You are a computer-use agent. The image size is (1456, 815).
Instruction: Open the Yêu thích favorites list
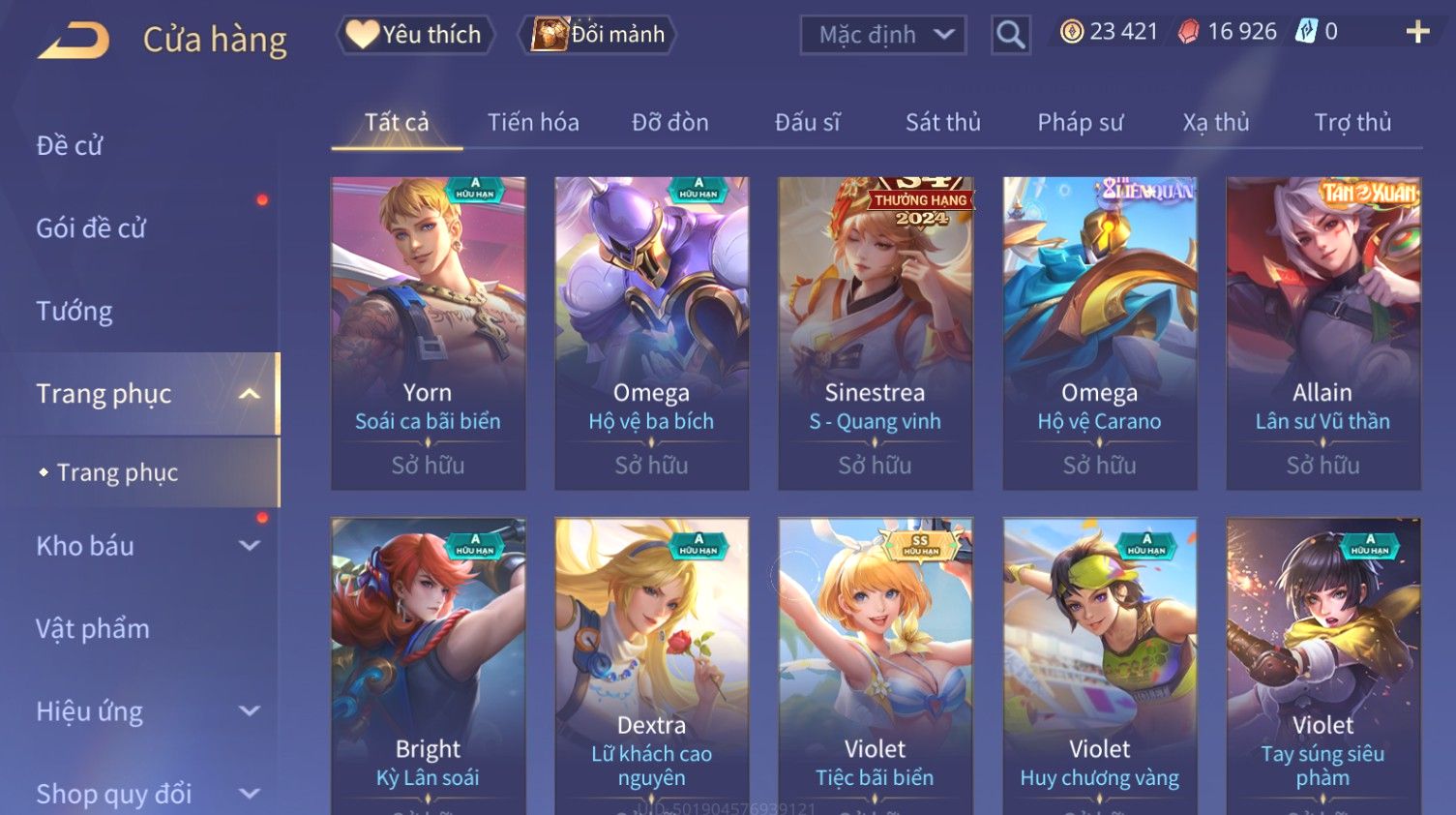tap(415, 35)
